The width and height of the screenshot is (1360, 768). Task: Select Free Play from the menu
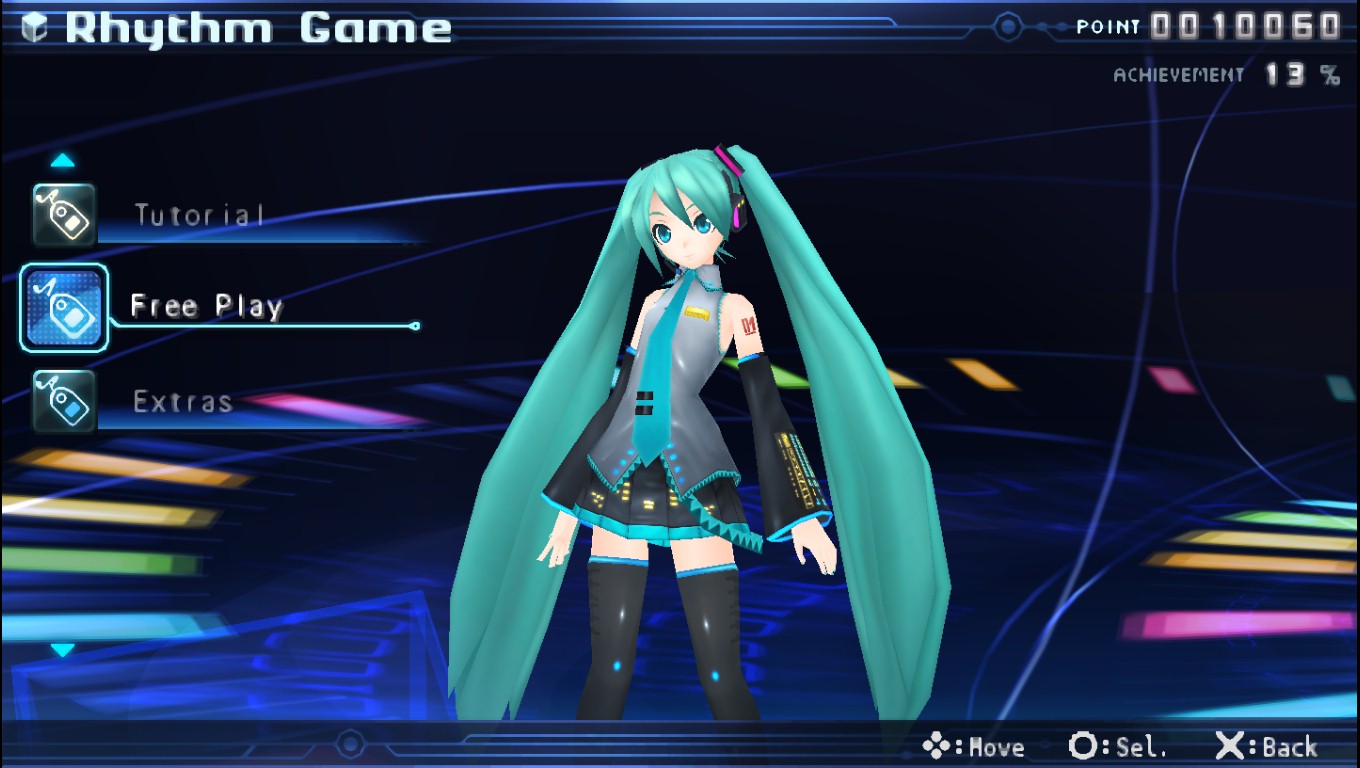click(x=205, y=306)
